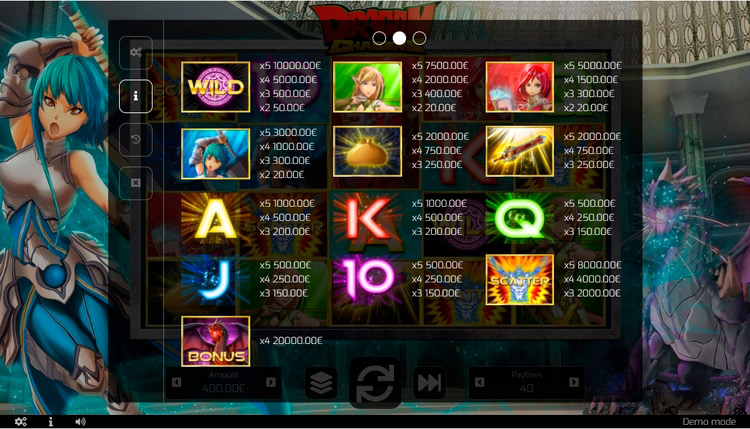Screen dimensions: 750x429
Task: Activate the fast-forward autoplay button
Action: [x=429, y=383]
